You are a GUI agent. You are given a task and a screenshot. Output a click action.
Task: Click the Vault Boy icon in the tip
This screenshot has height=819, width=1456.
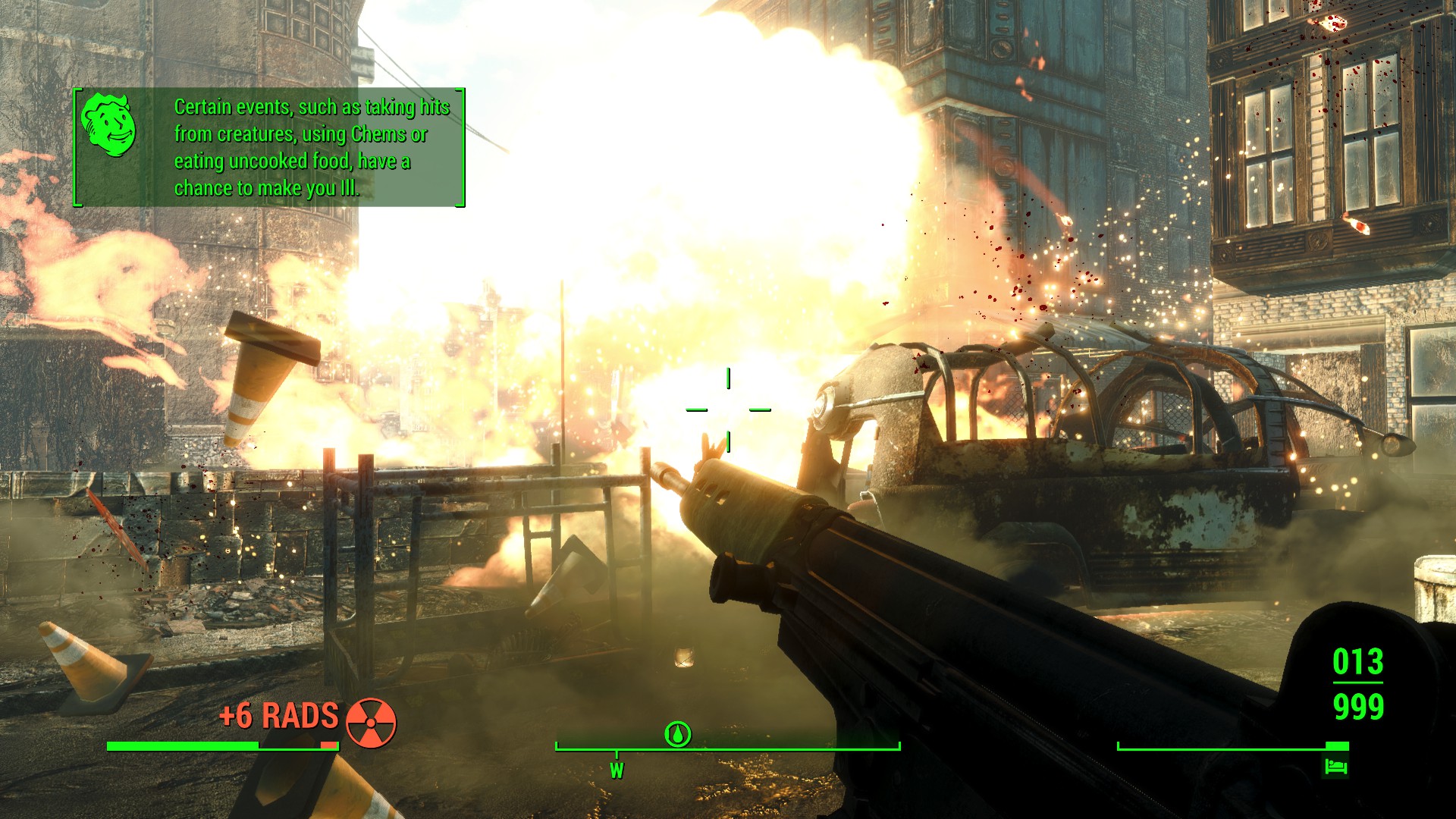pos(109,125)
